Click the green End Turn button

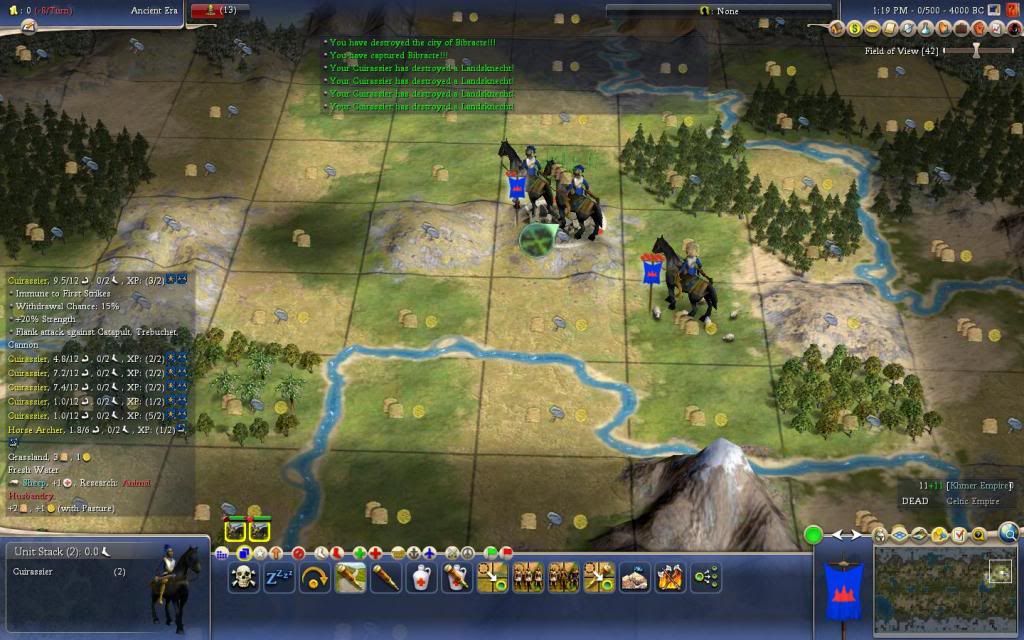click(x=814, y=535)
